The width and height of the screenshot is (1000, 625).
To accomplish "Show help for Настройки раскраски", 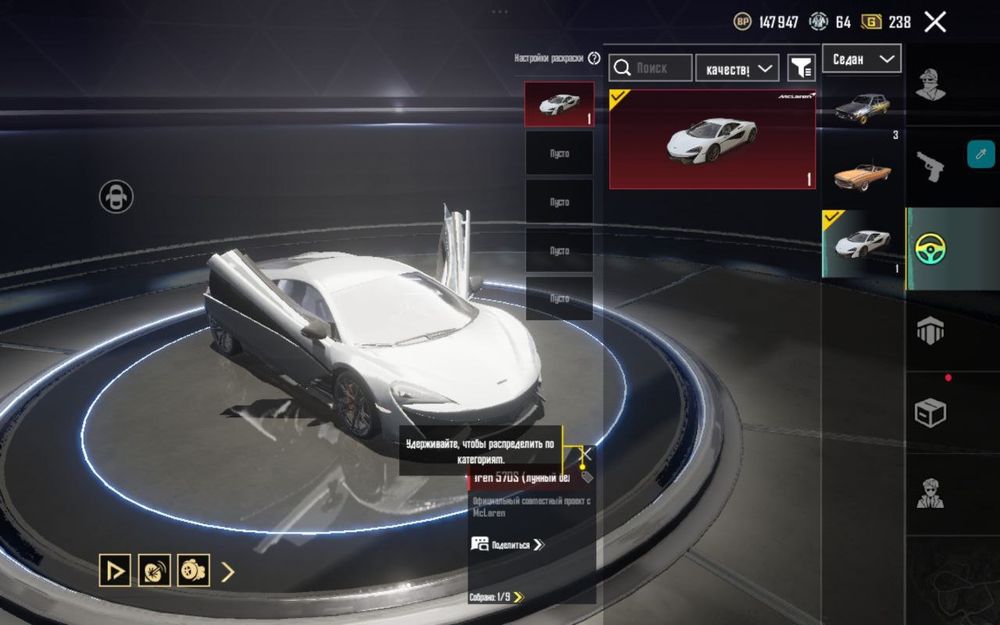I will click(x=595, y=59).
